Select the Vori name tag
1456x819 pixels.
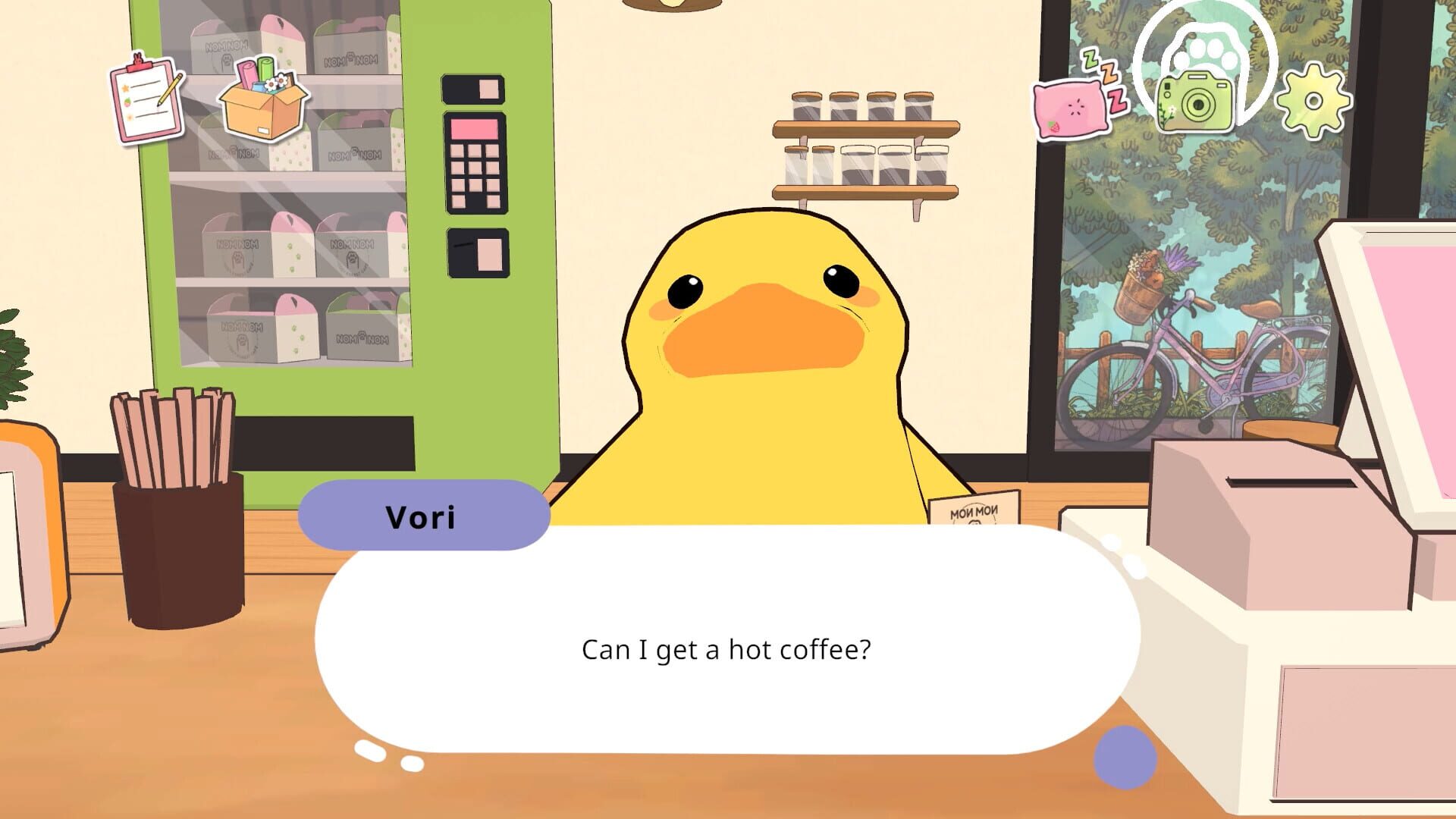[422, 516]
